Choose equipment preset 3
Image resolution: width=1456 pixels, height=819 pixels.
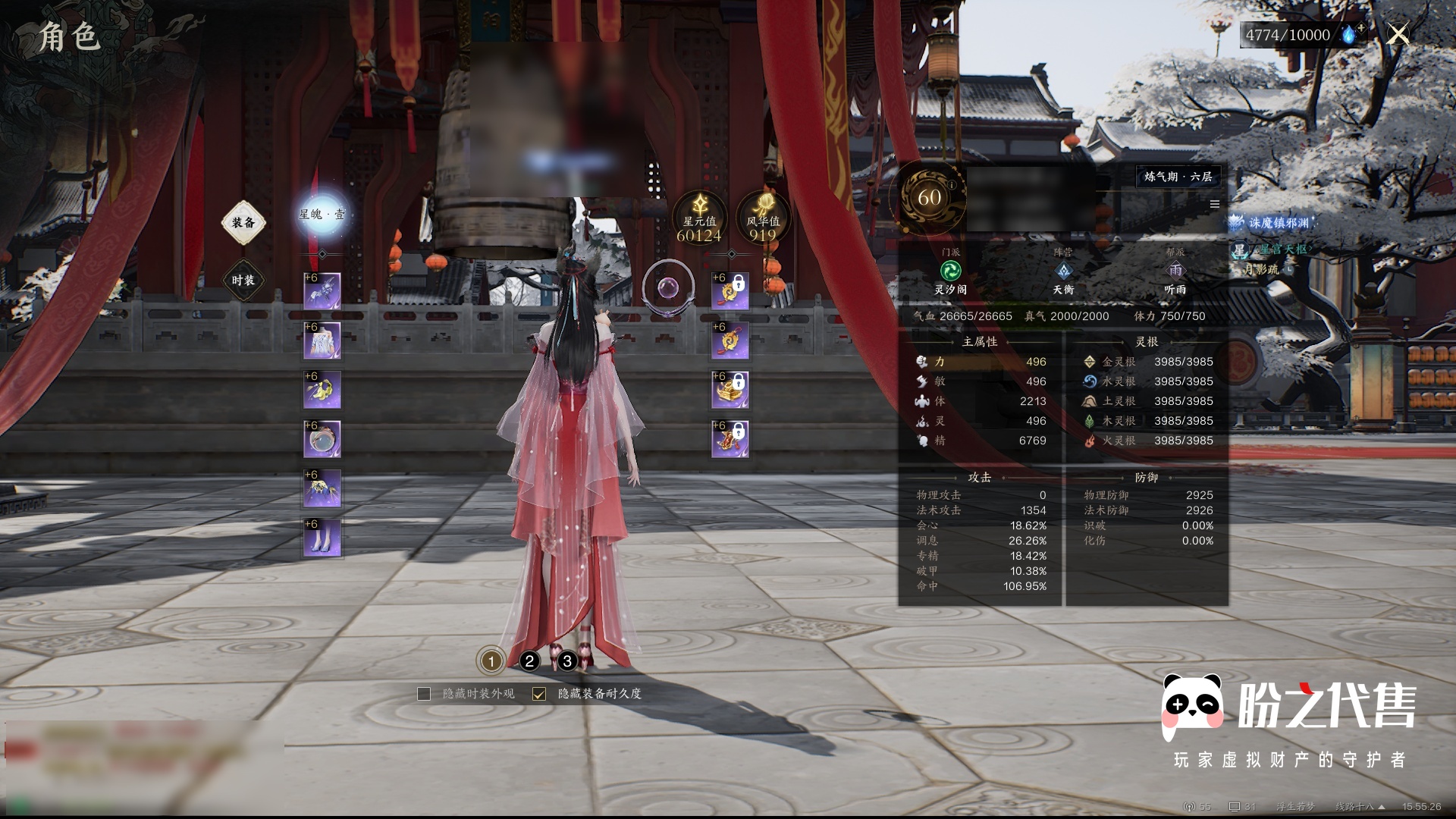[567, 661]
